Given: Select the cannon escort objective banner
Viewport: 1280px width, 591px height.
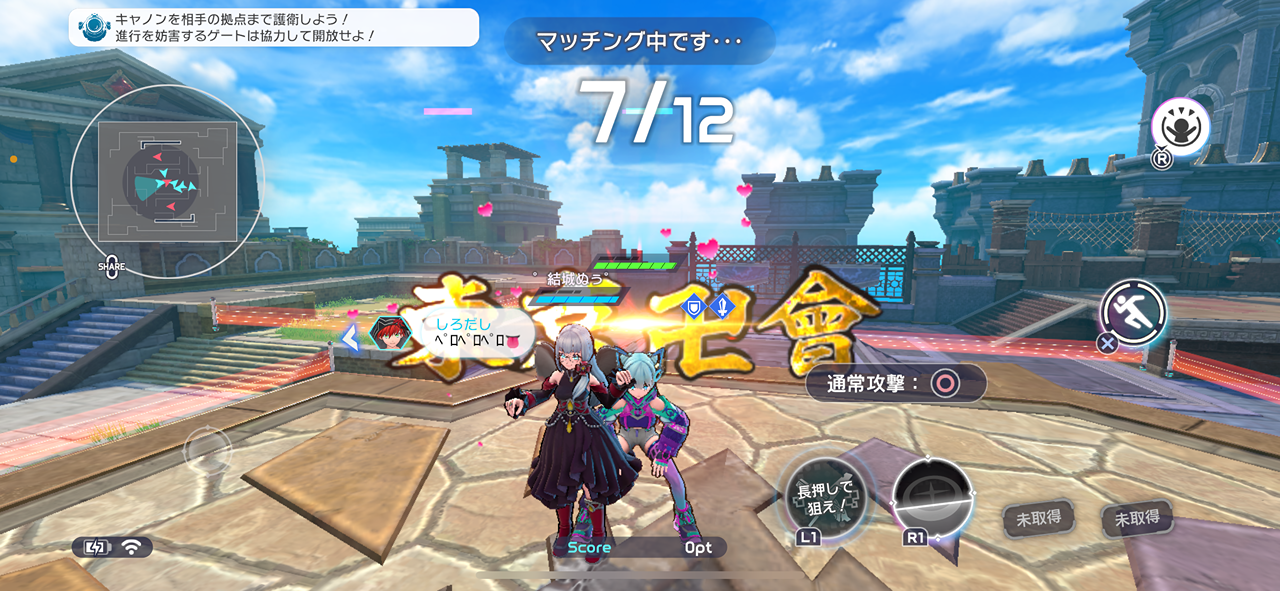Looking at the screenshot, I should tap(273, 27).
